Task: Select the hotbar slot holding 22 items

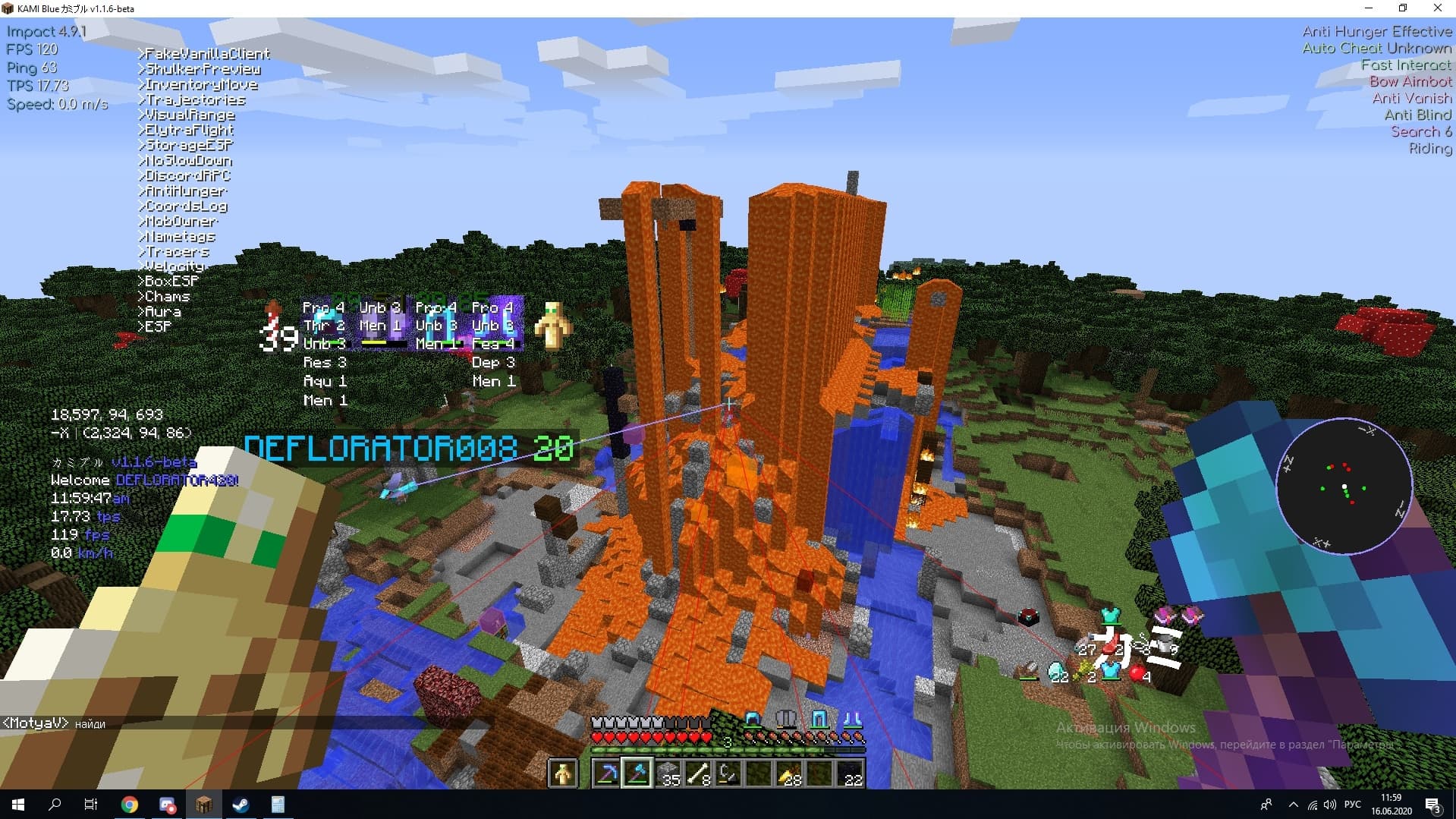Action: [x=850, y=773]
